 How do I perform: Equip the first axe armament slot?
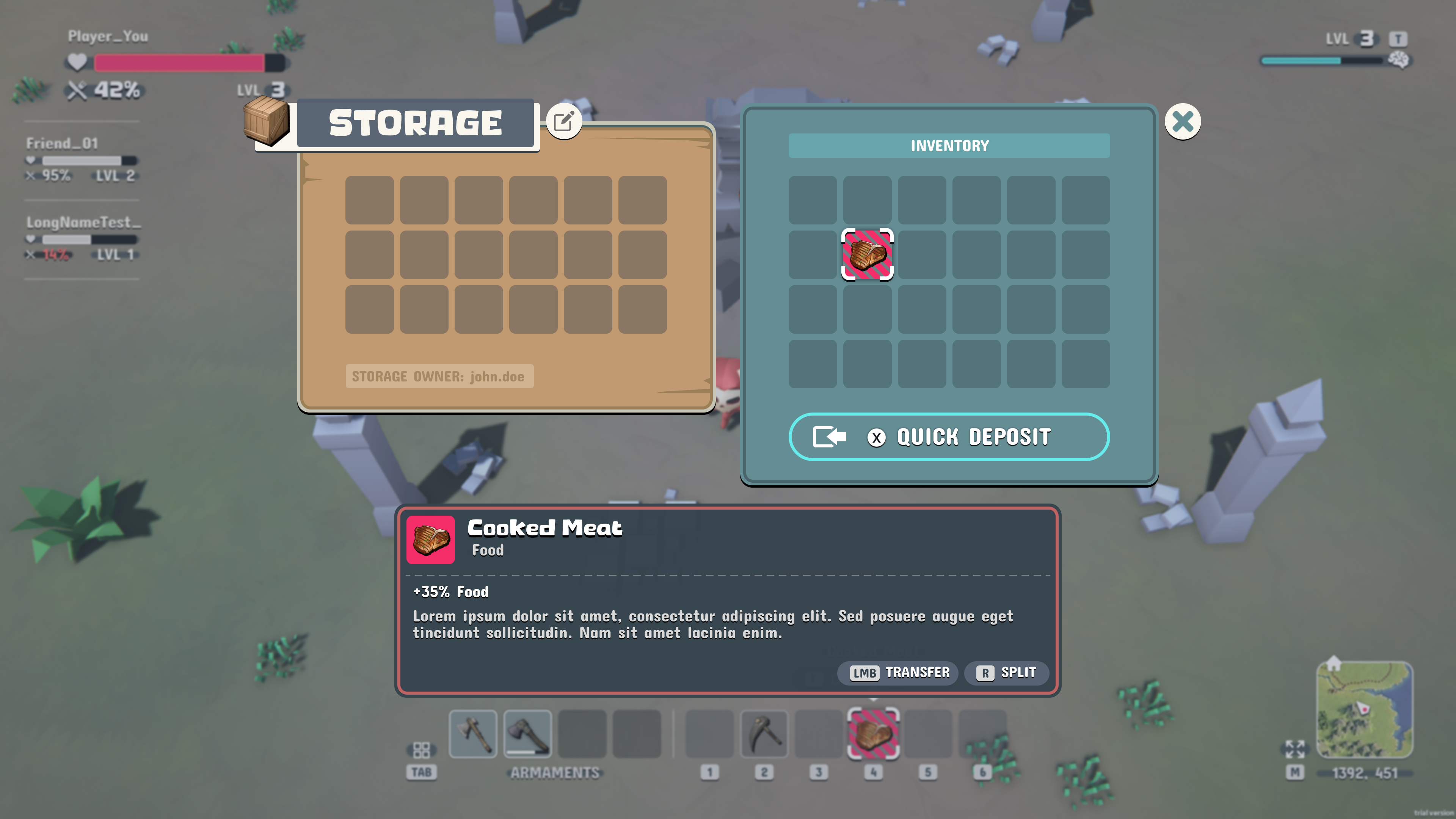(x=473, y=734)
